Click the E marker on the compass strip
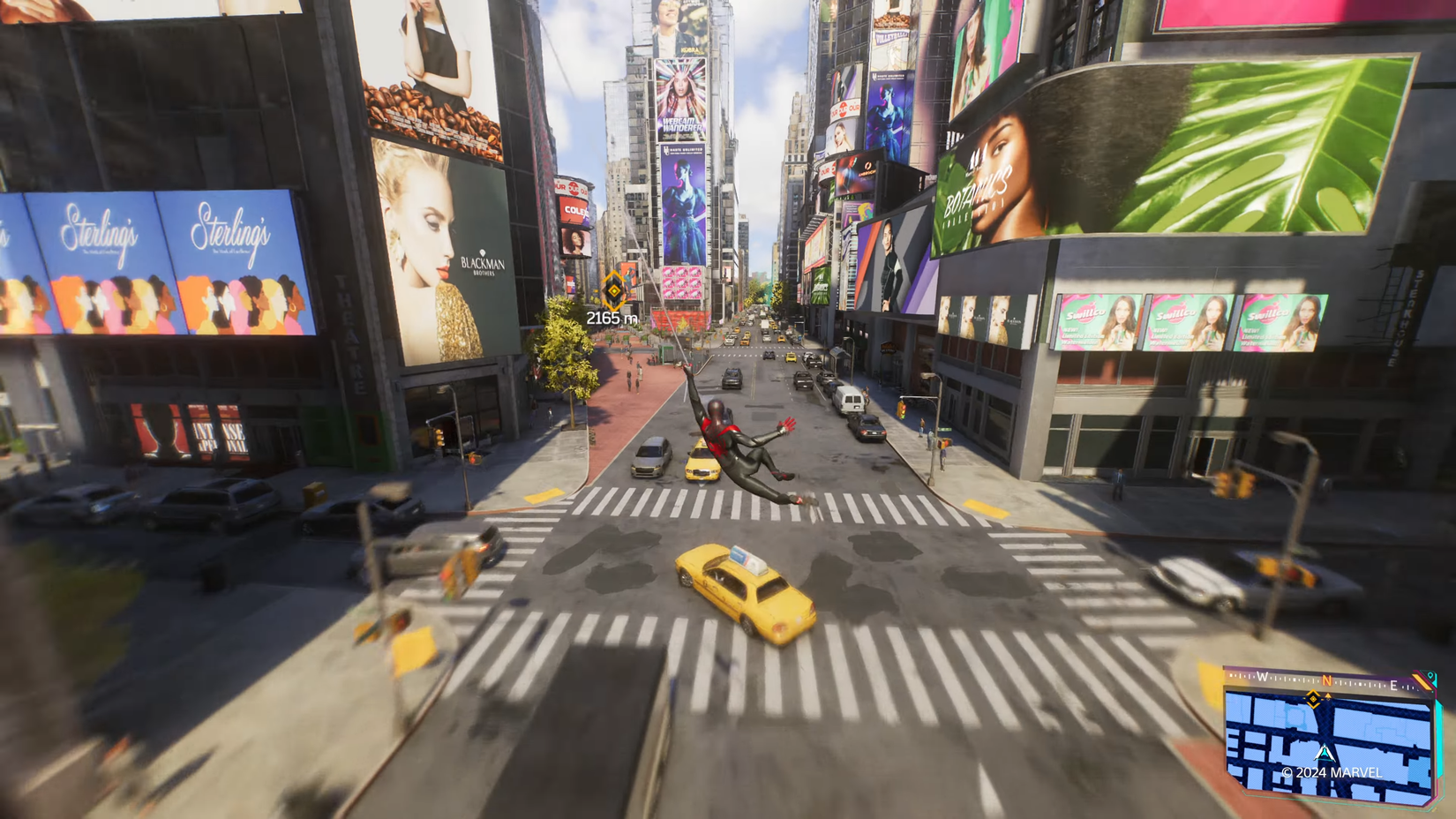Image resolution: width=1456 pixels, height=819 pixels. pyautogui.click(x=1394, y=686)
